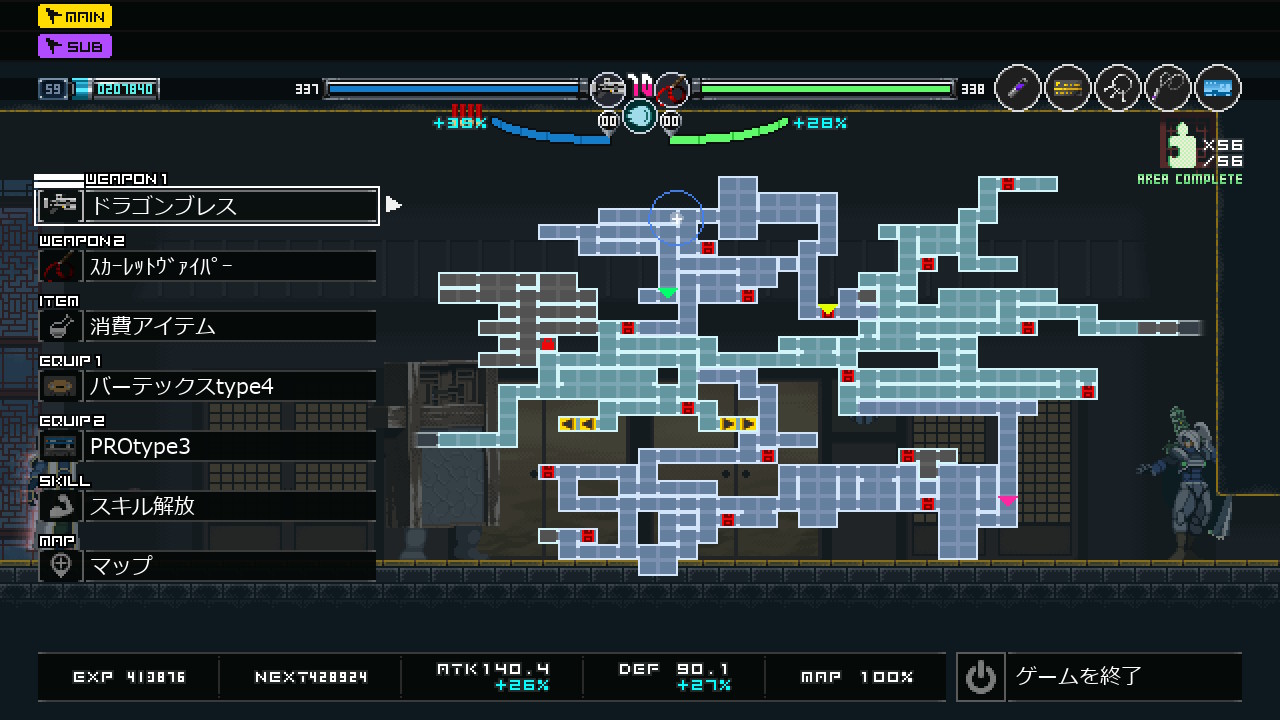This screenshot has width=1280, height=720.
Task: Select the green triangle map marker
Action: 667,293
